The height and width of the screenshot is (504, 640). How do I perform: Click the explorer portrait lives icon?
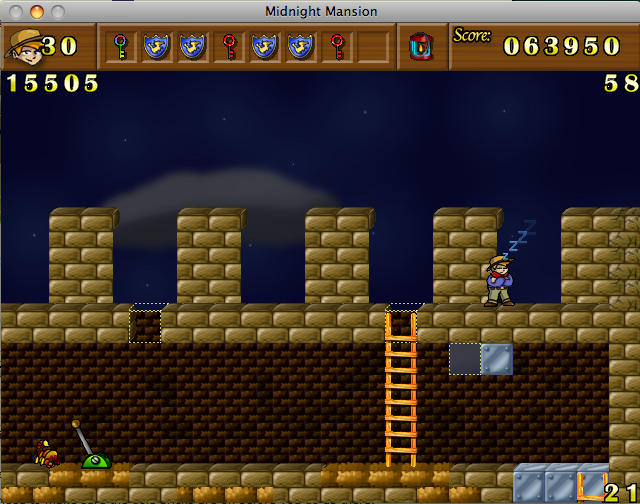[22, 45]
